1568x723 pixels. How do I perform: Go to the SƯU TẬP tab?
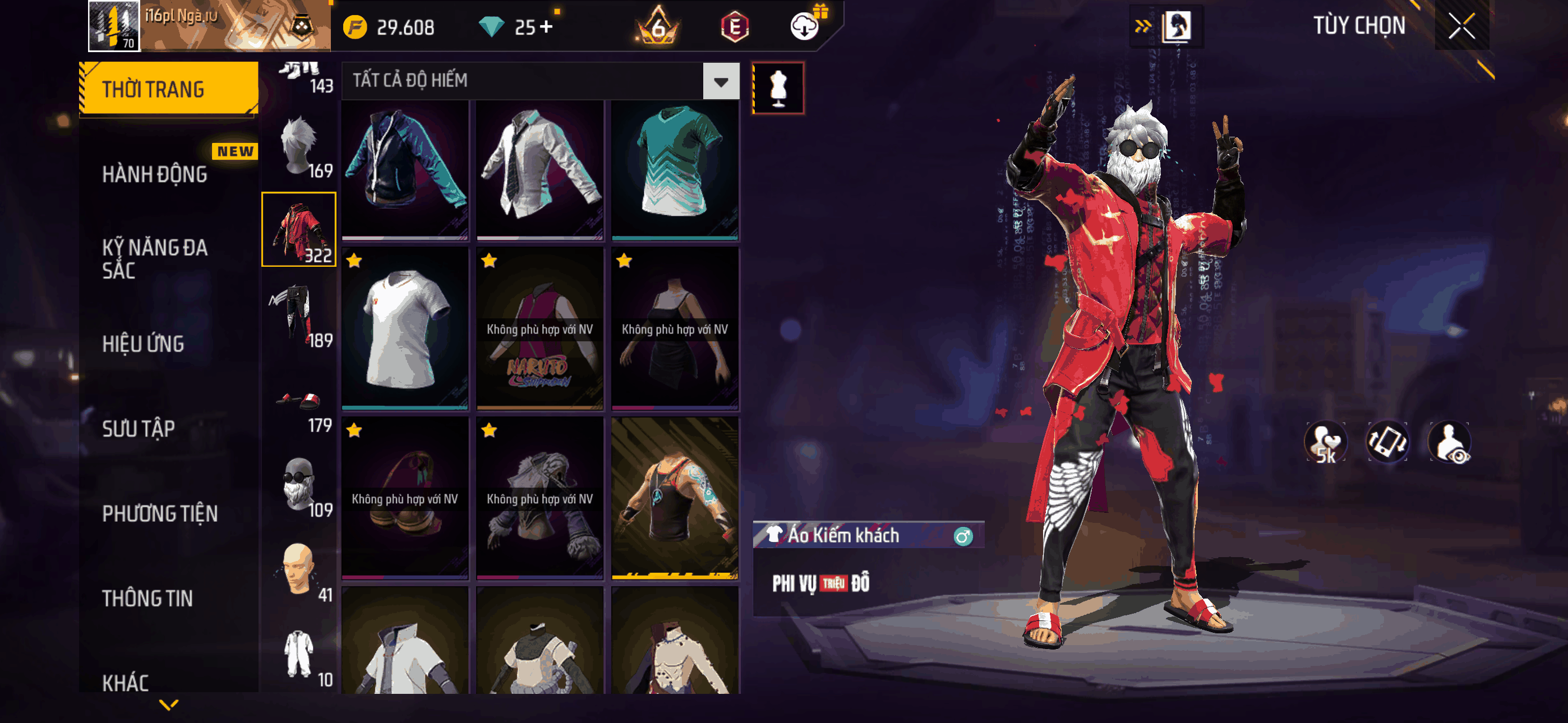(x=138, y=428)
